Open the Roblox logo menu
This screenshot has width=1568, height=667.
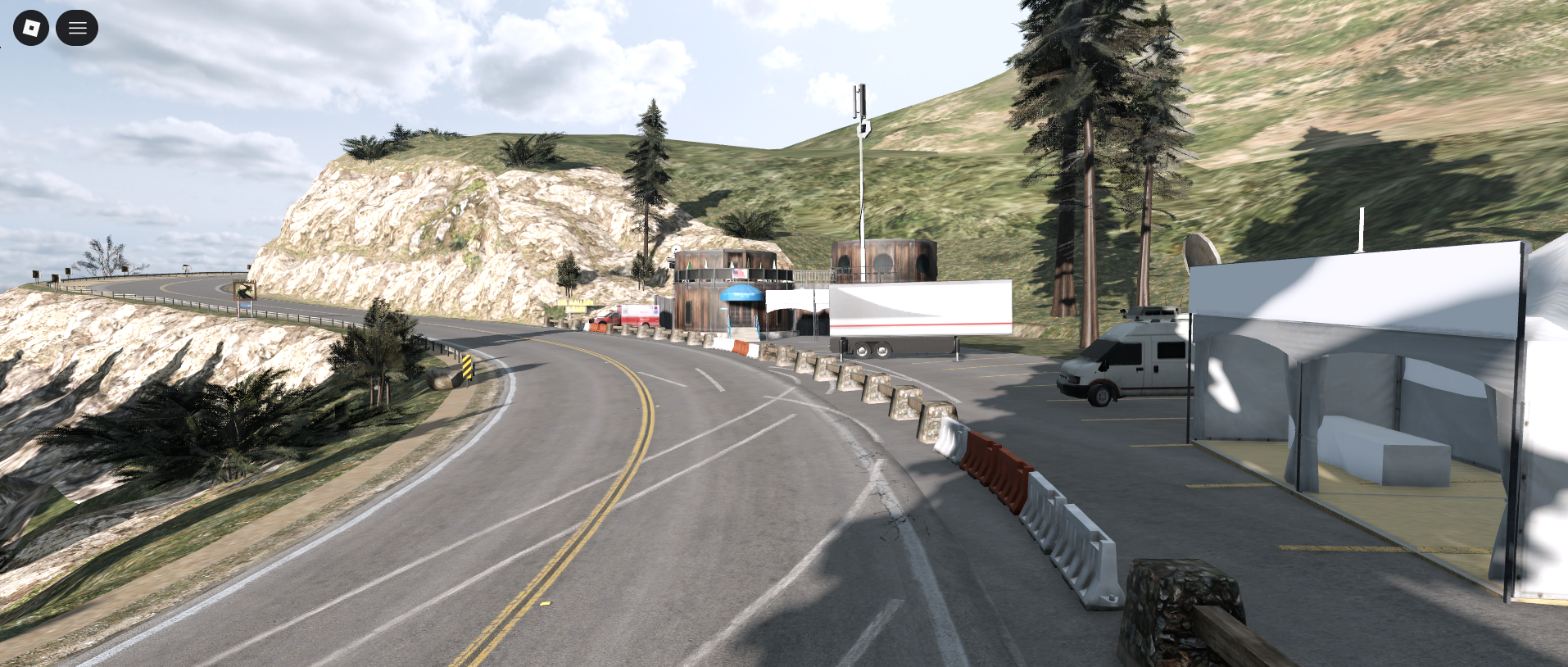coord(31,29)
